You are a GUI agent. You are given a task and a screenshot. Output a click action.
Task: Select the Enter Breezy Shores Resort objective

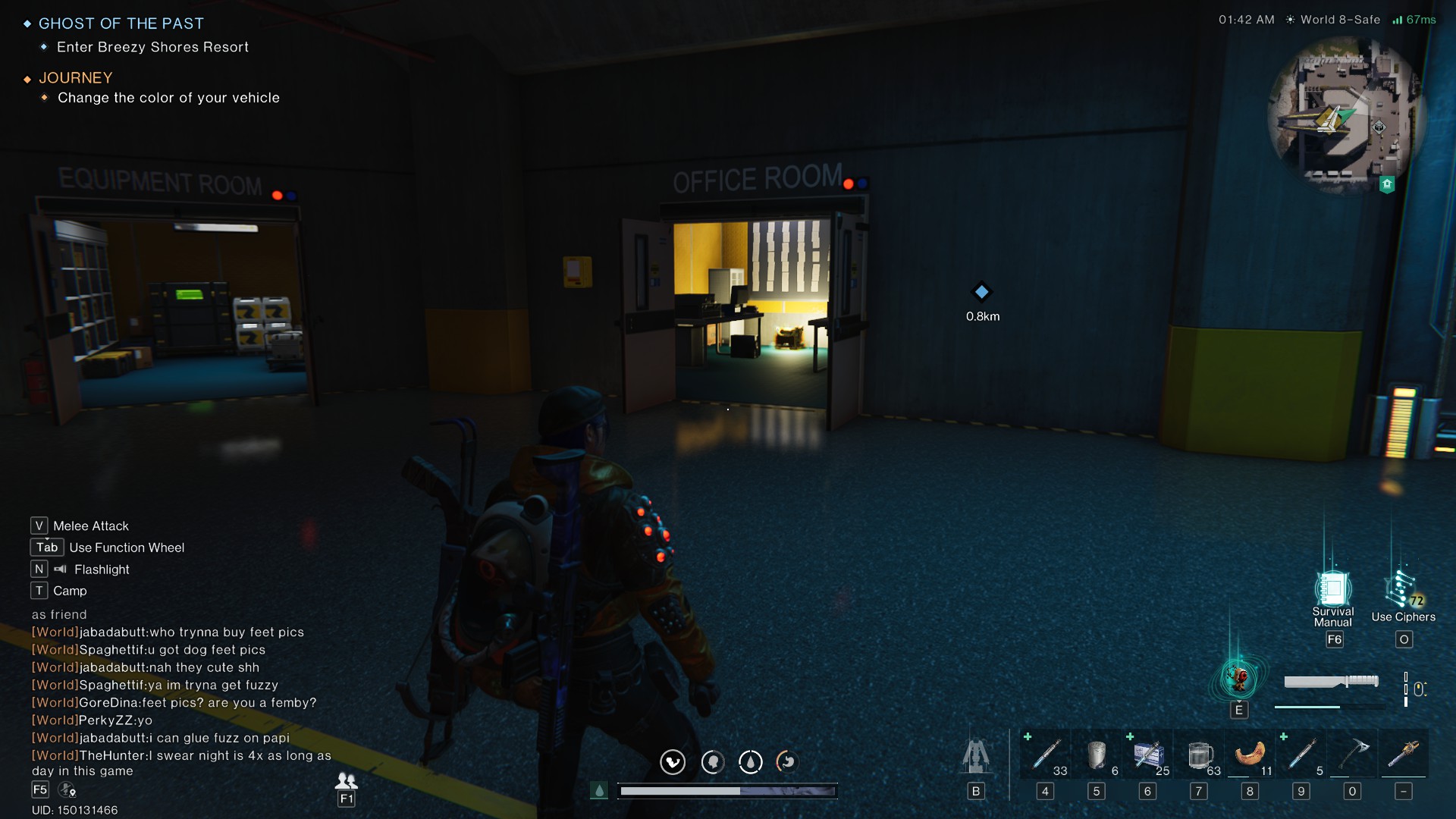[152, 47]
